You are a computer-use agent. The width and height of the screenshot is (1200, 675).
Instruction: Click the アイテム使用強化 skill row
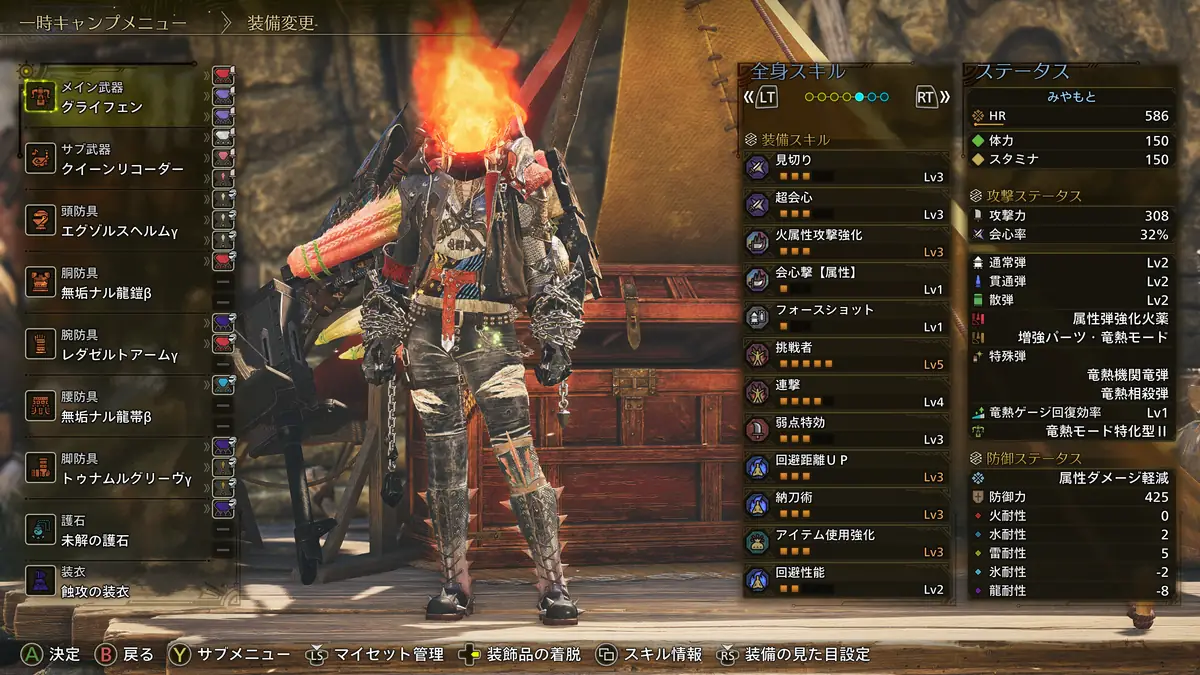[x=845, y=543]
